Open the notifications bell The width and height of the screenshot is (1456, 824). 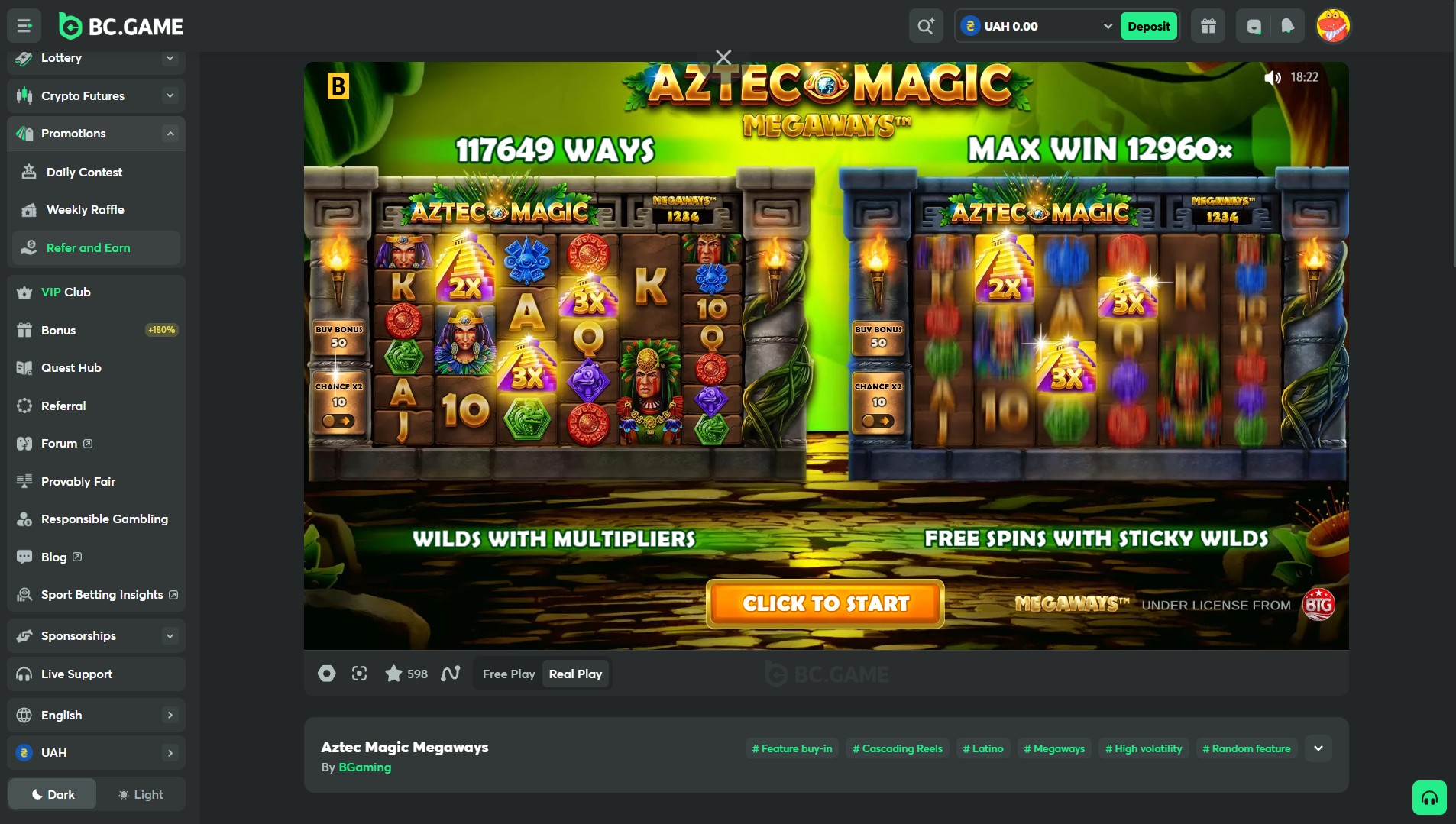pyautogui.click(x=1286, y=25)
